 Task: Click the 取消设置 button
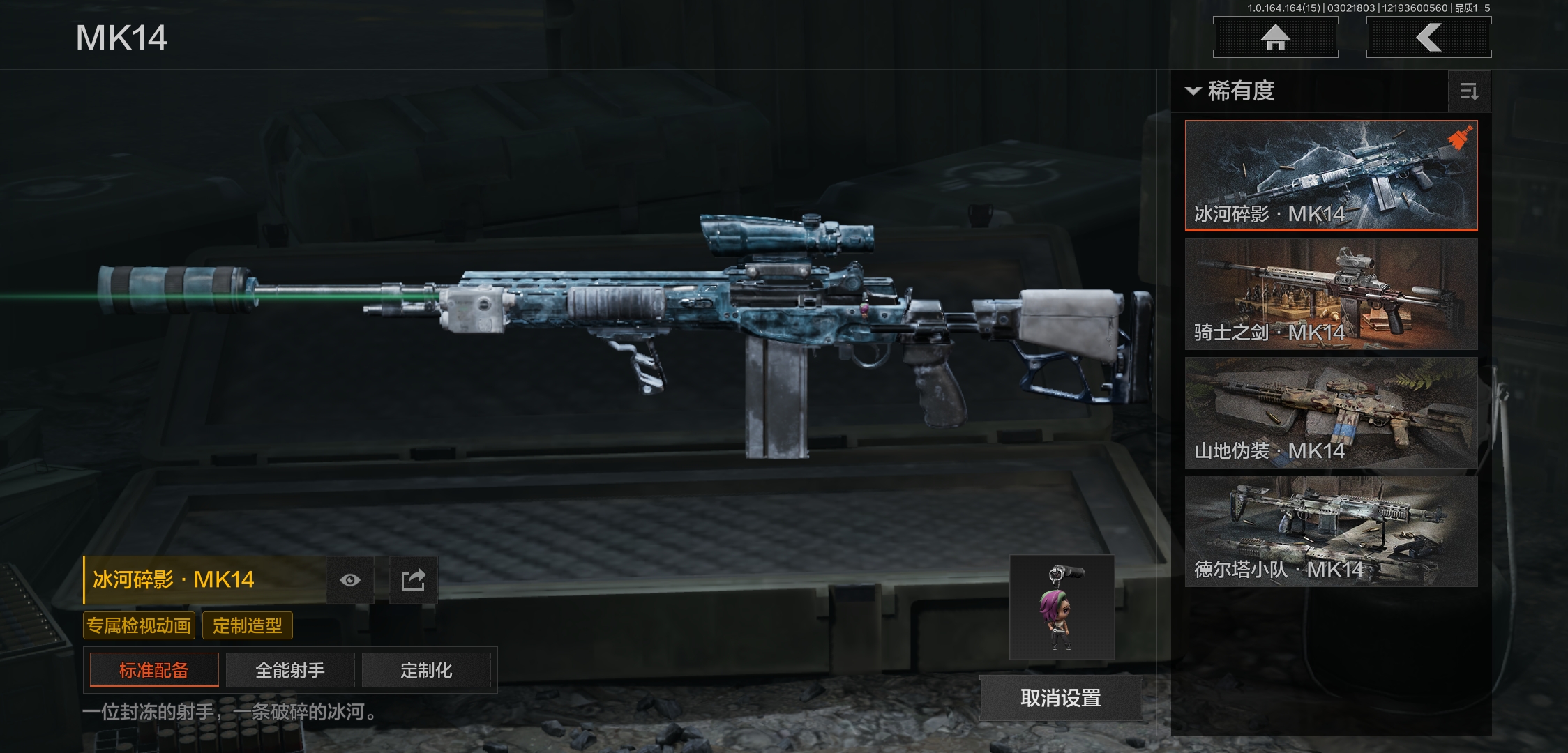1060,697
